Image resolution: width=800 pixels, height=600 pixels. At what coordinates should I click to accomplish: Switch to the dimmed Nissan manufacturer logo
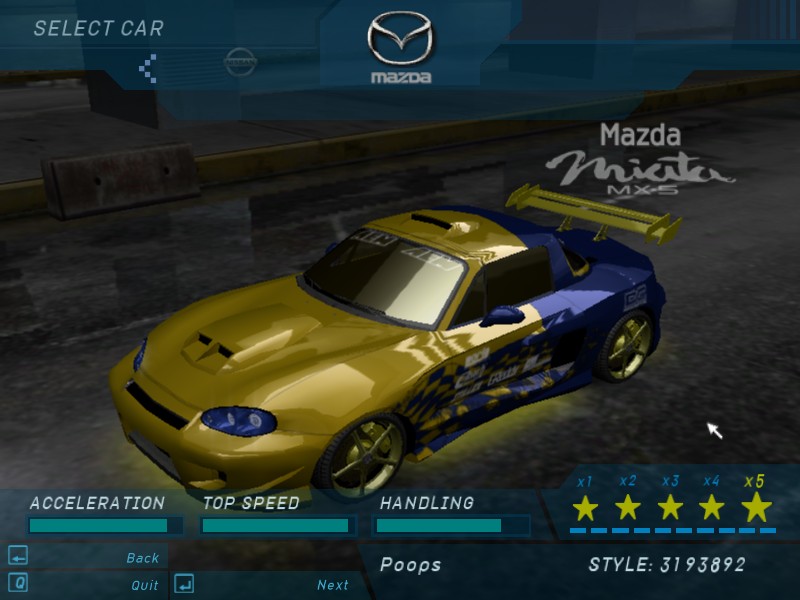[240, 62]
